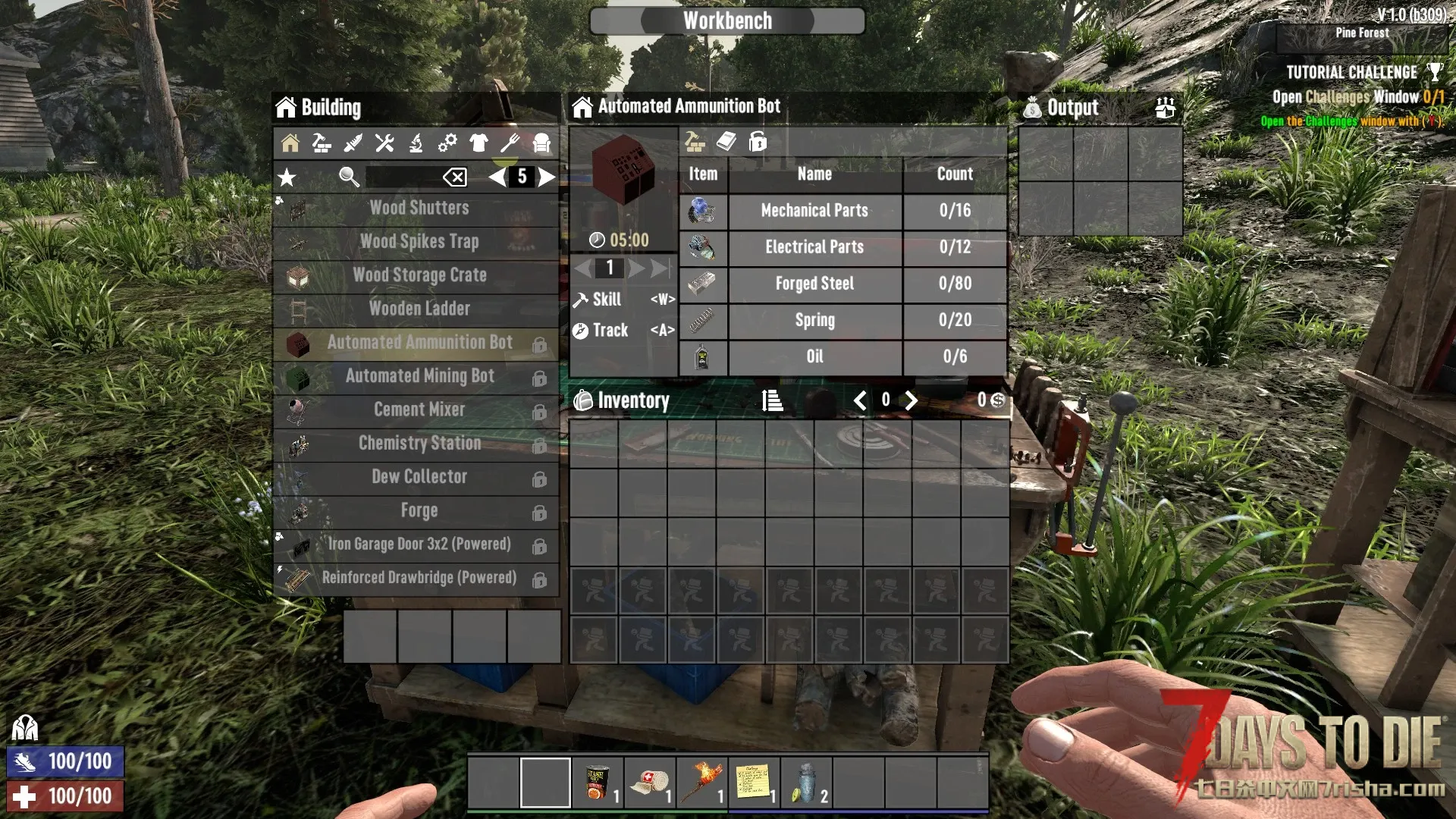Select the canned food hotbar slot
This screenshot has width=1456, height=819.
(598, 783)
